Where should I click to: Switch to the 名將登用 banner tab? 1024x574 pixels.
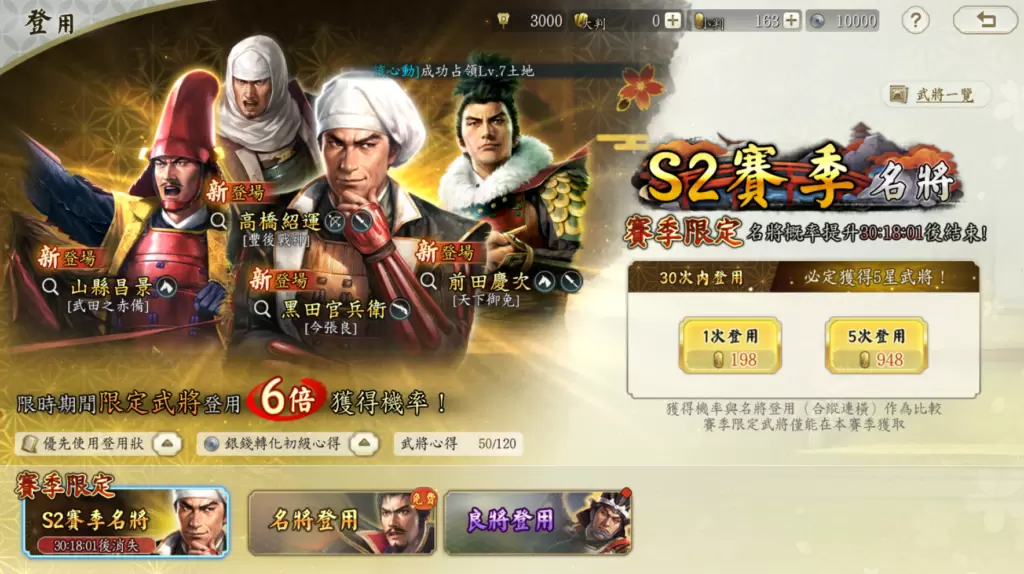point(342,522)
